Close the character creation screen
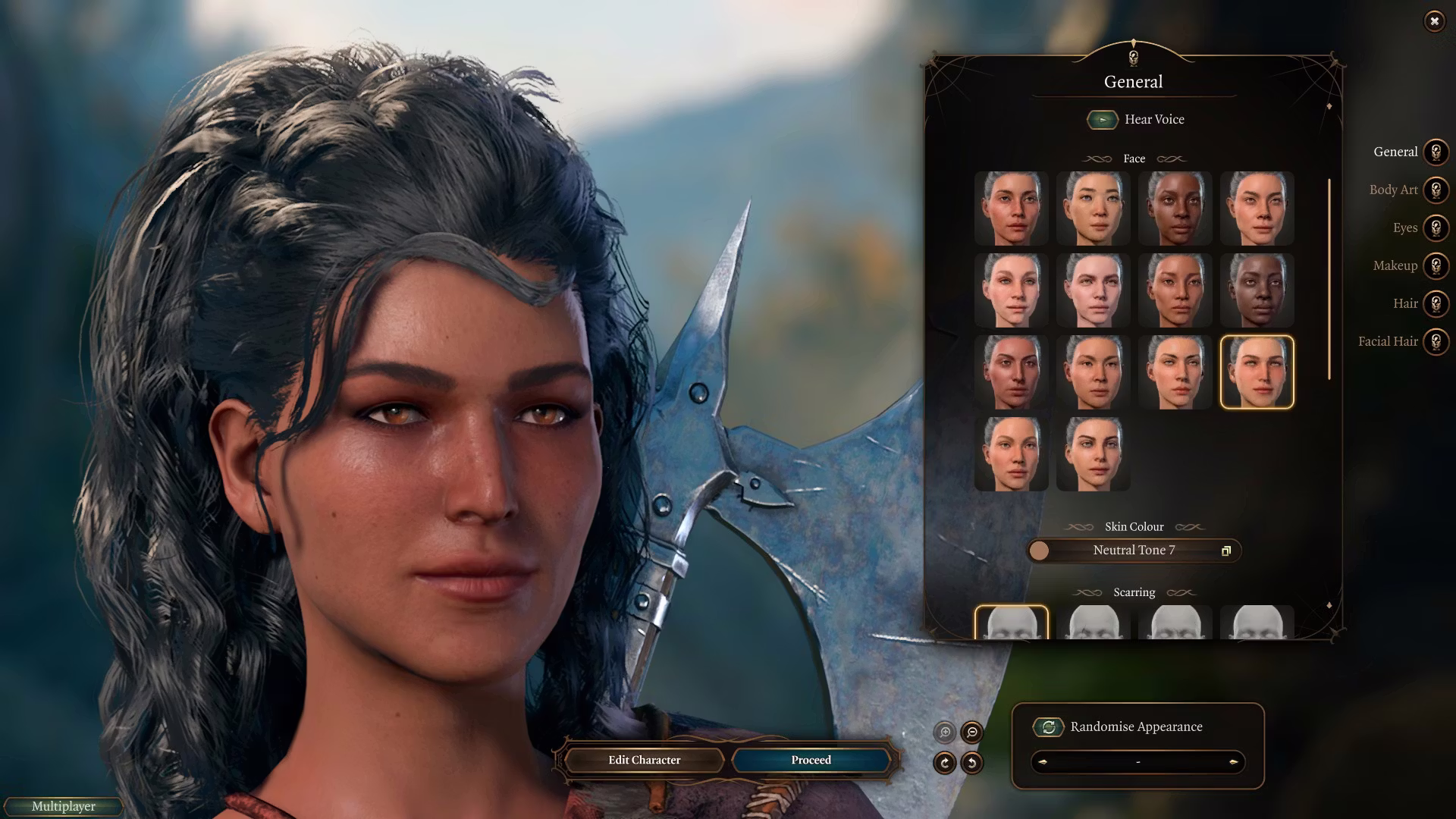The image size is (1456, 819). (1434, 21)
